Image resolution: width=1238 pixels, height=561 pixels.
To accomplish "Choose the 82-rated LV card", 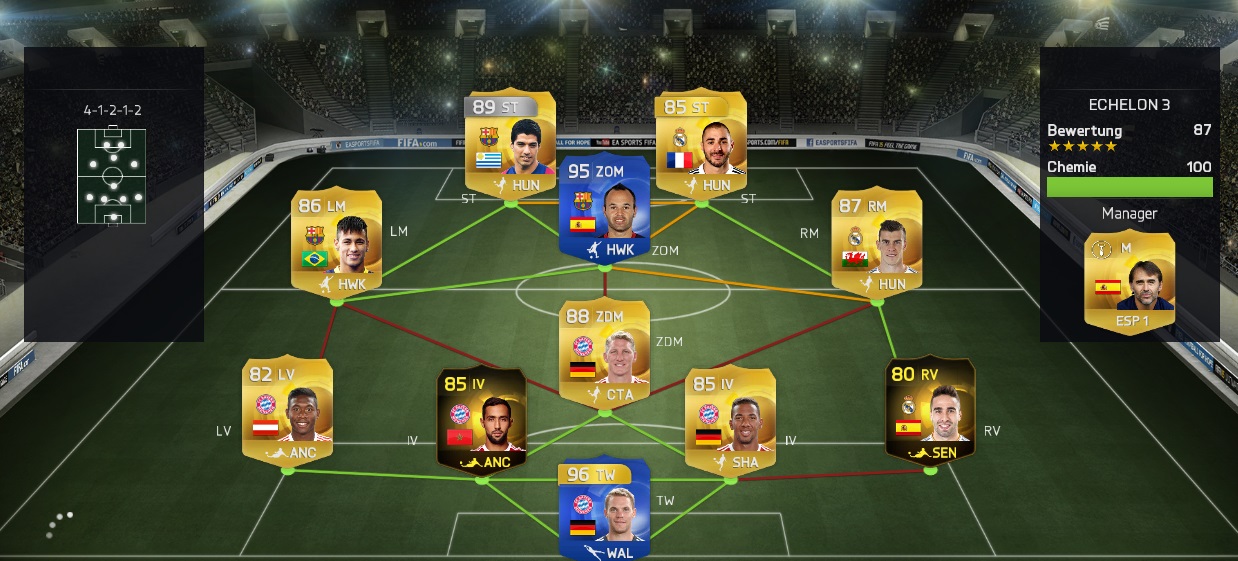I will (x=287, y=408).
